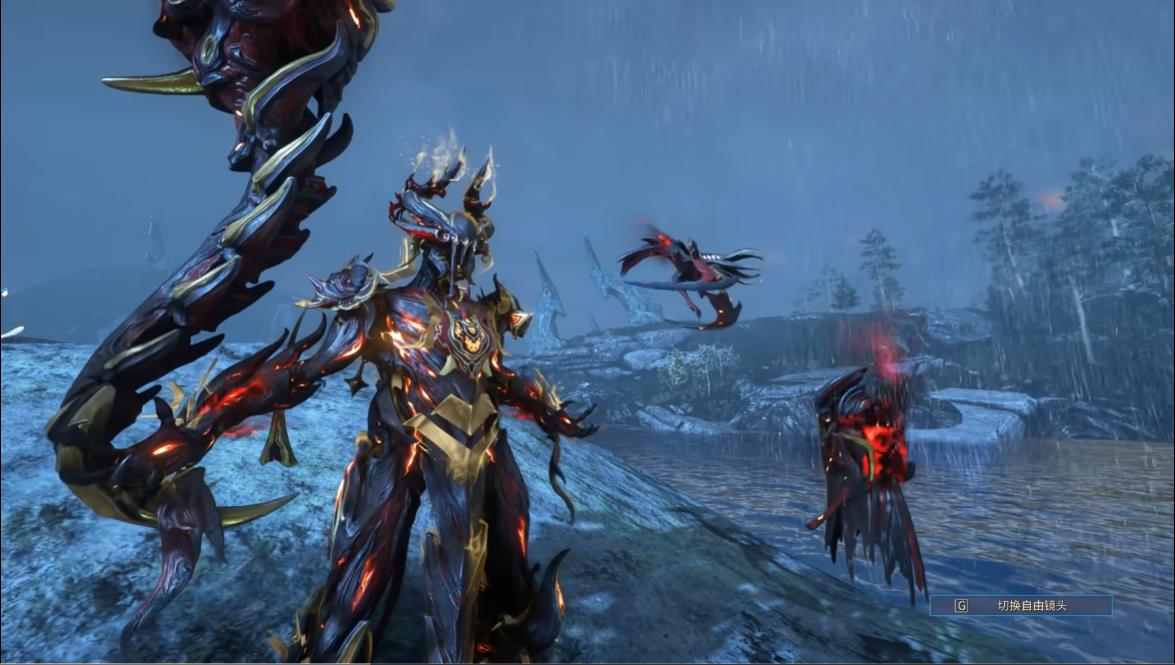Screen dimensions: 1175x665
Task: Toggle the 切换自由镜头 free camera option
Action: pyautogui.click(x=1021, y=605)
